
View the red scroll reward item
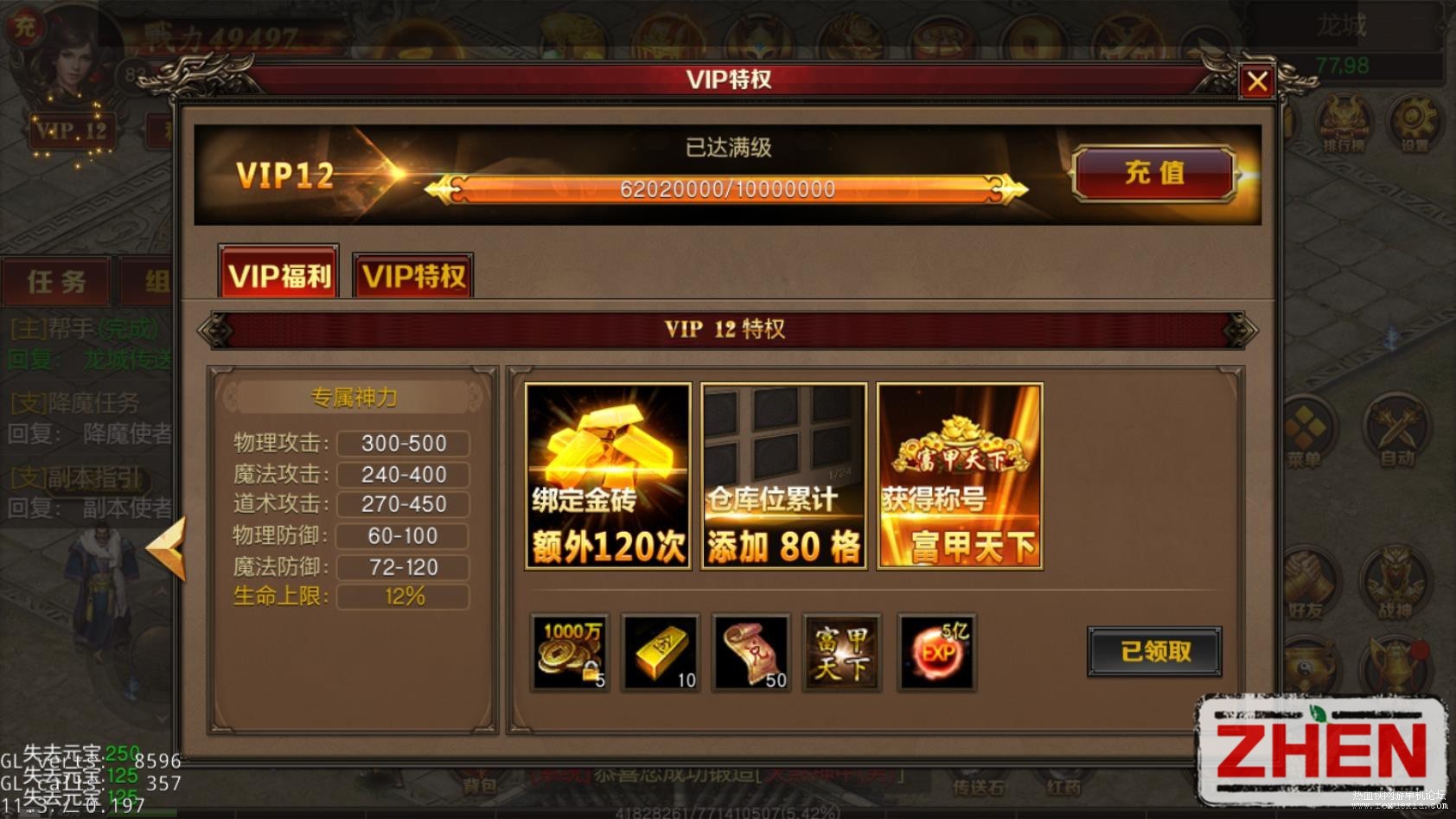[751, 653]
